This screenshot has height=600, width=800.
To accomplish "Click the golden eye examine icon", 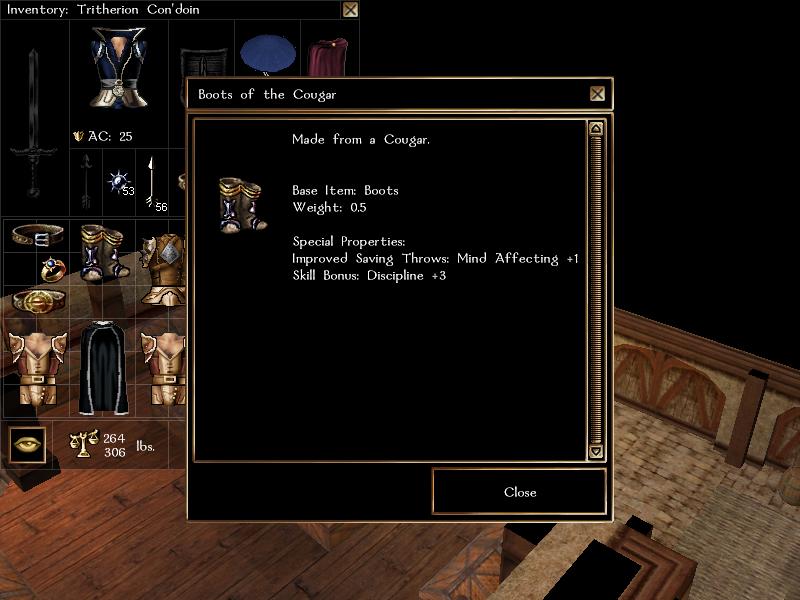I will [x=28, y=444].
